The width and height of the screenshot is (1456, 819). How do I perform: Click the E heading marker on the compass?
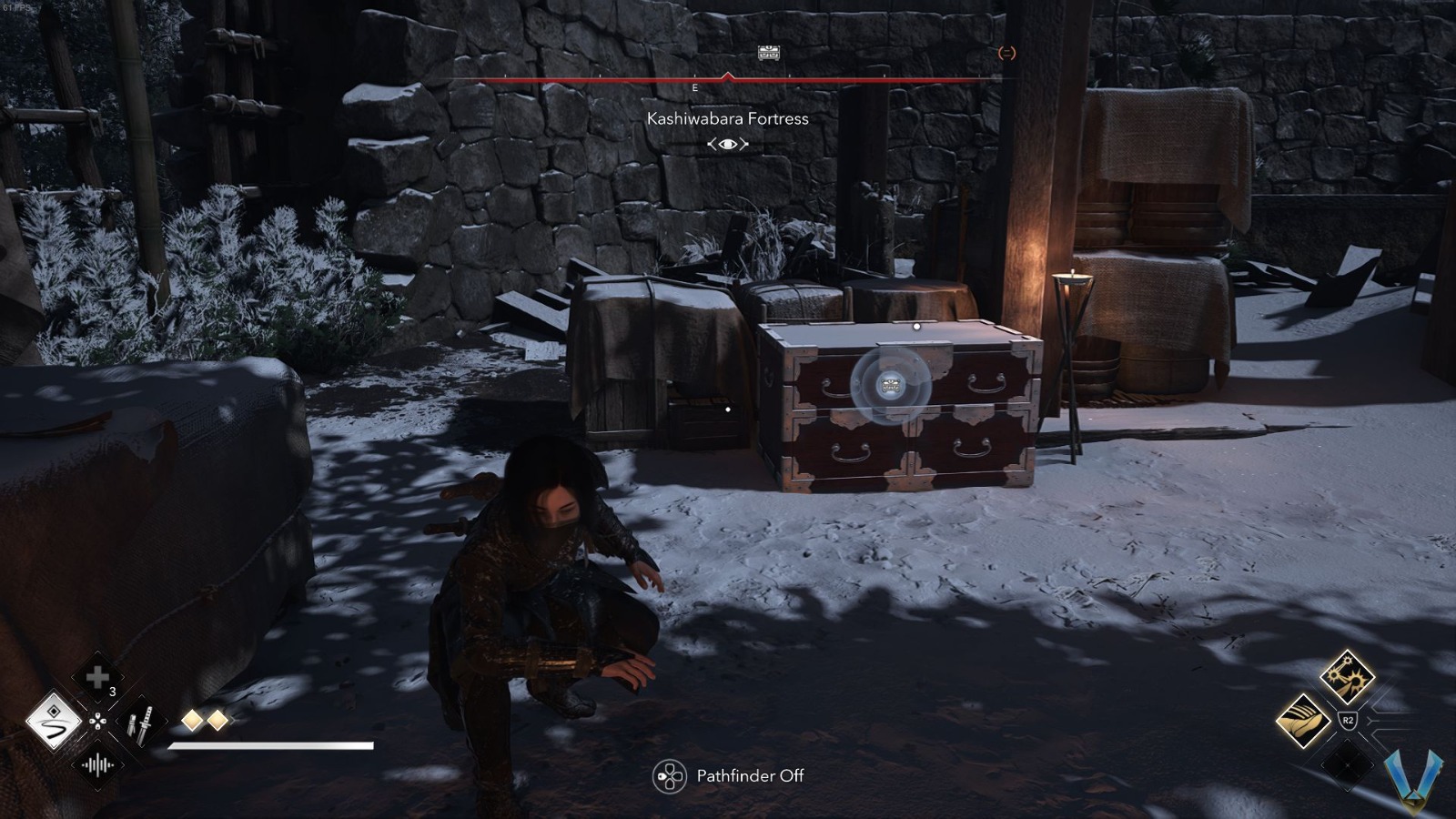(x=693, y=87)
